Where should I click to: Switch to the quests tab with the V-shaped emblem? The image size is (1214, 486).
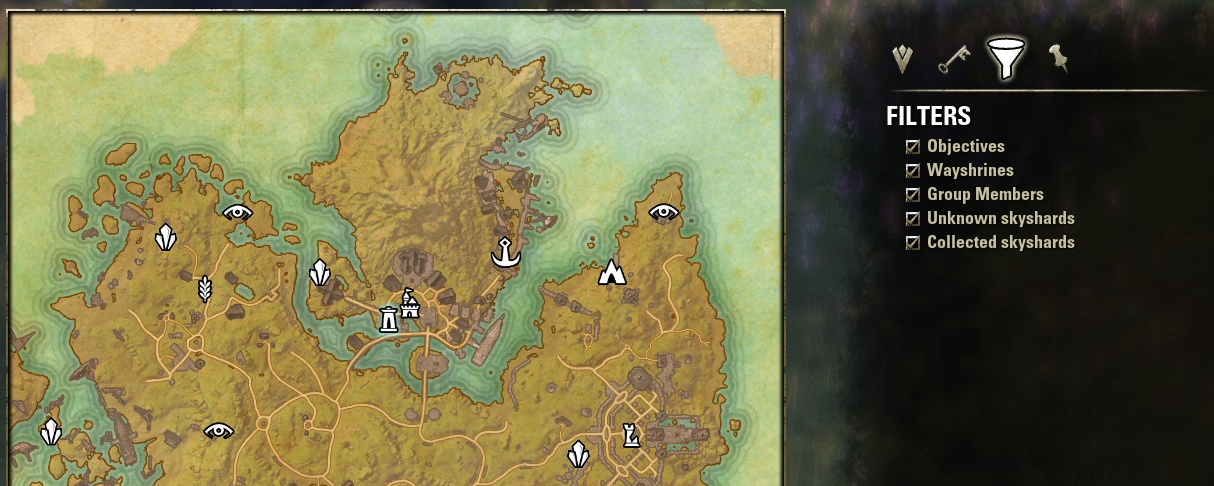[x=903, y=60]
